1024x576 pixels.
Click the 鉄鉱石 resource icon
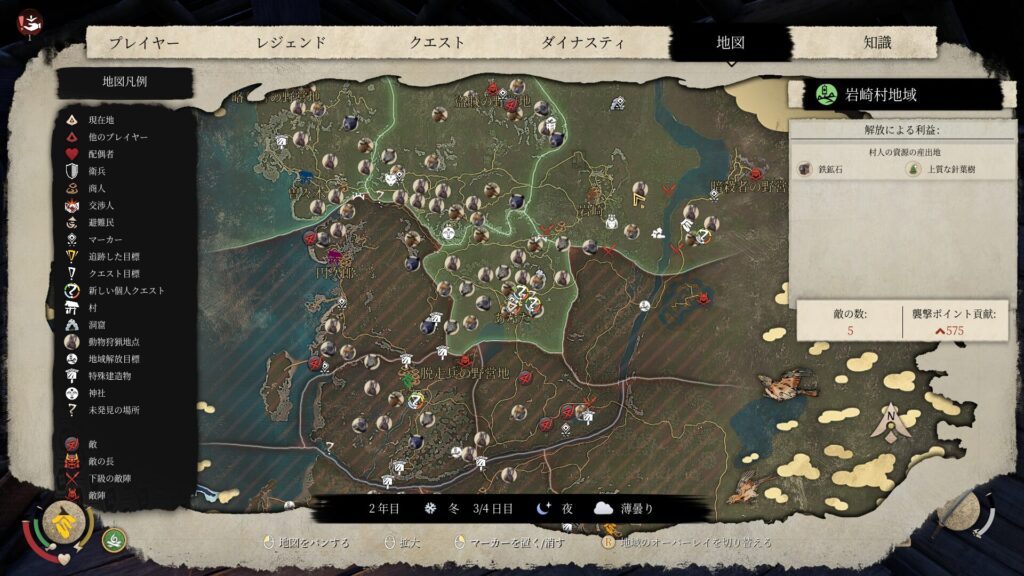click(x=806, y=171)
